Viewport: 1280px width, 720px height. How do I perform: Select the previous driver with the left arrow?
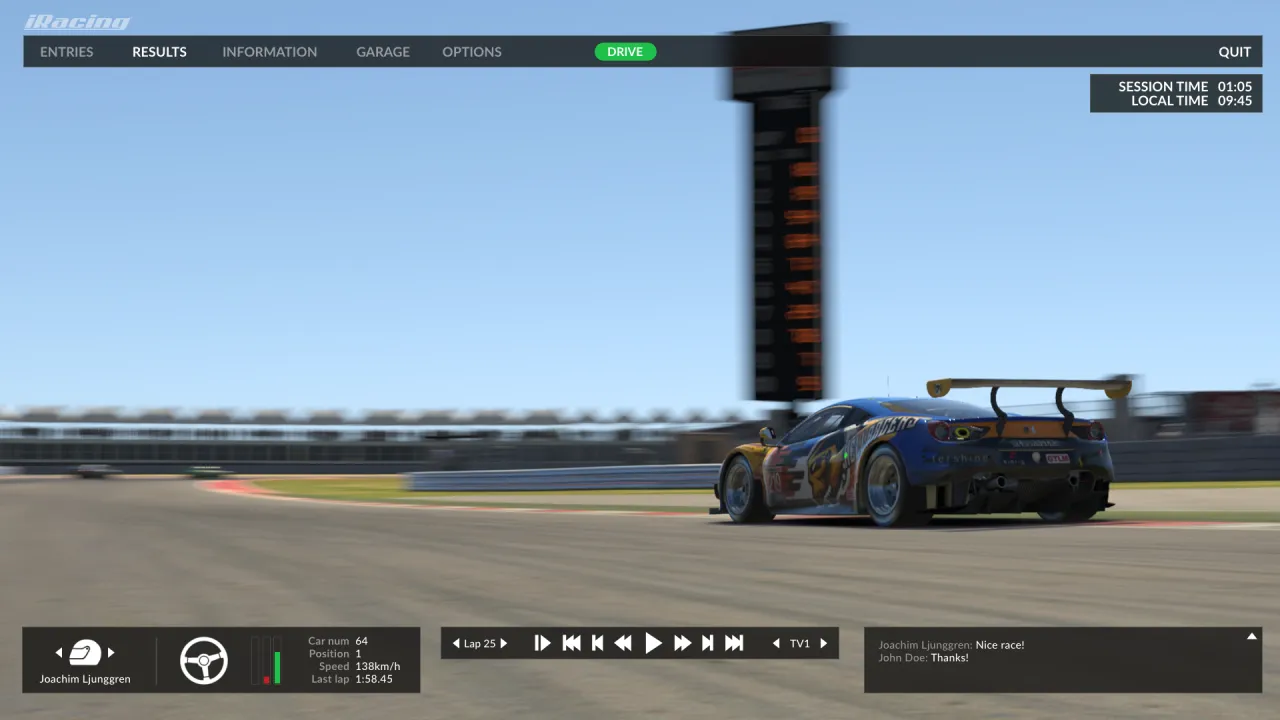59,653
